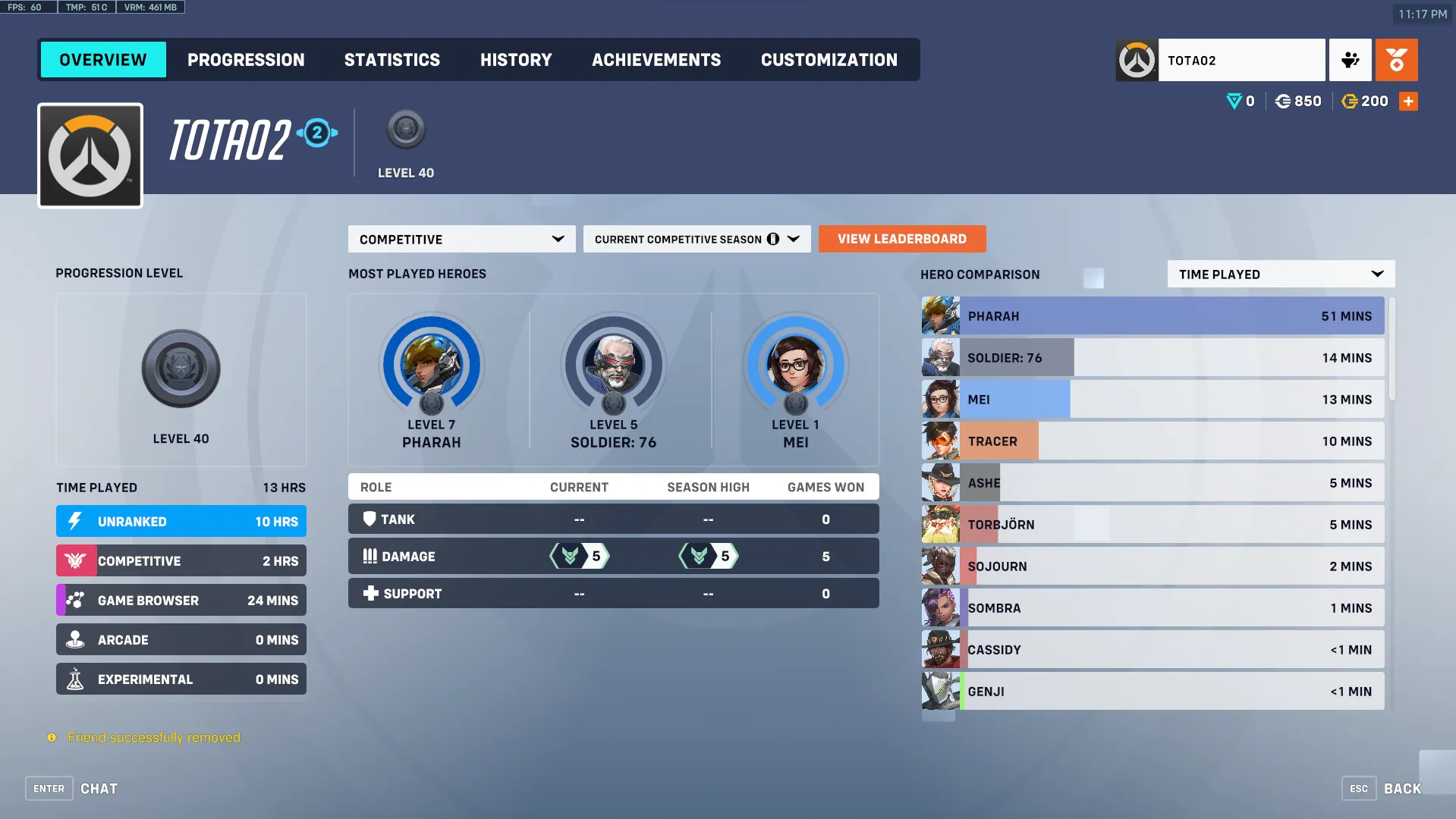
Task: Click the Tank role shield icon
Action: click(370, 519)
